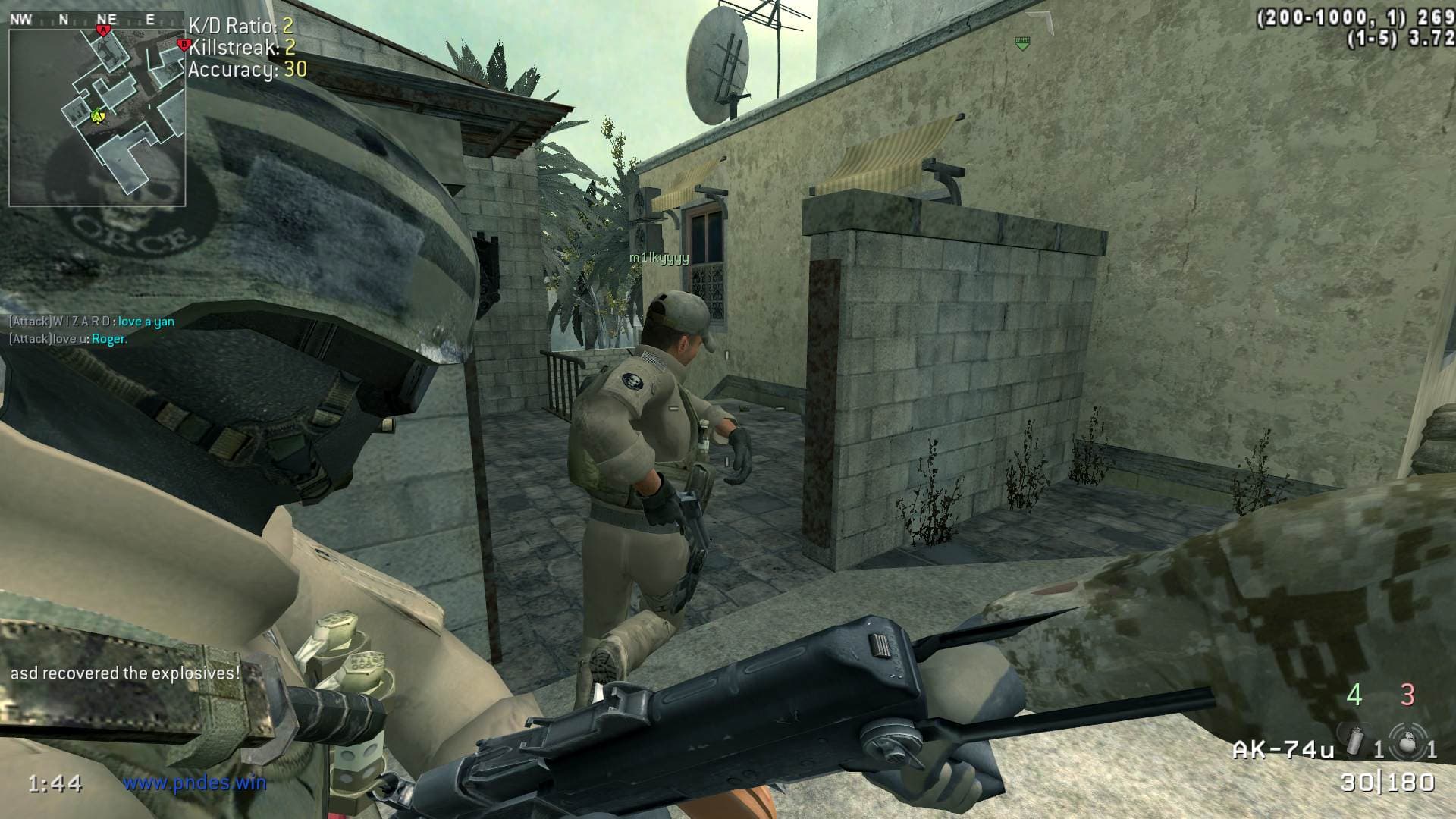The height and width of the screenshot is (819, 1456).
Task: Click the AK-74u weapon name
Action: click(x=1283, y=750)
